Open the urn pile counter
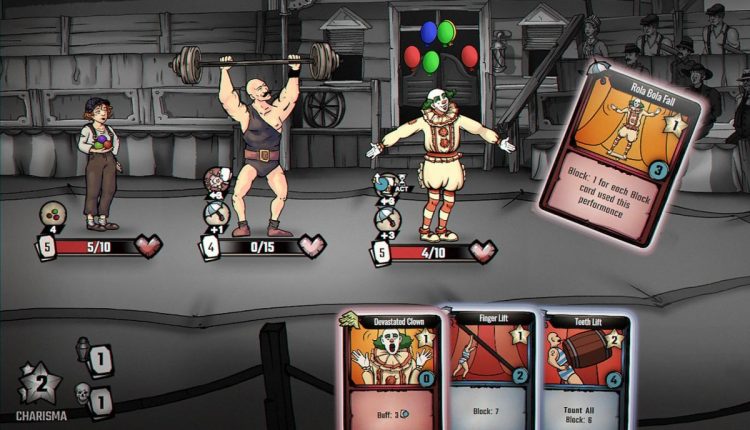This screenshot has height=430, width=750. [83, 349]
